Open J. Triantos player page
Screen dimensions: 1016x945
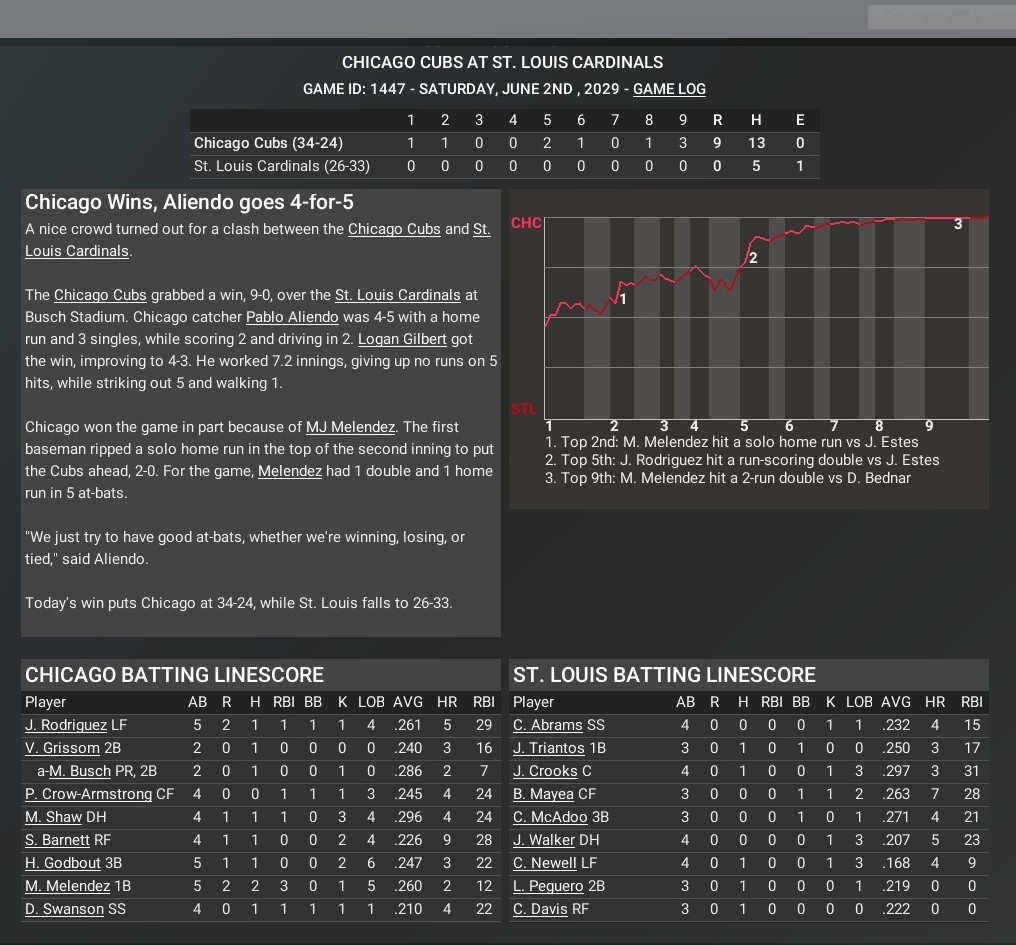click(549, 748)
